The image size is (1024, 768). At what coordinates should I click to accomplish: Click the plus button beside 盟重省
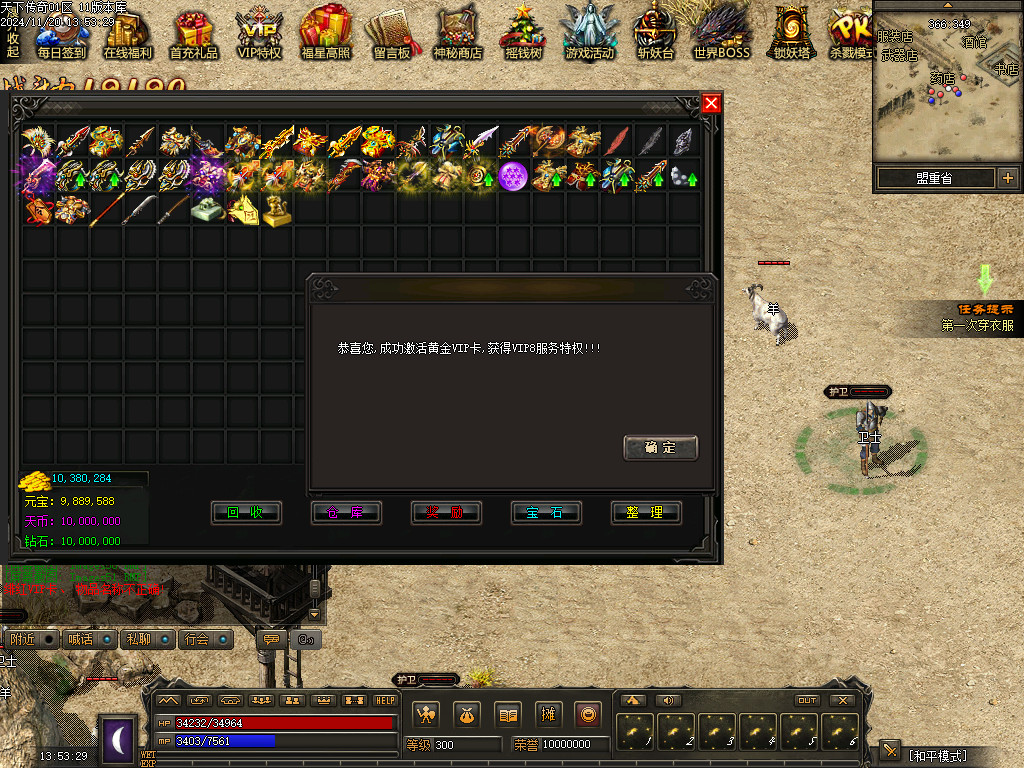click(x=1007, y=178)
